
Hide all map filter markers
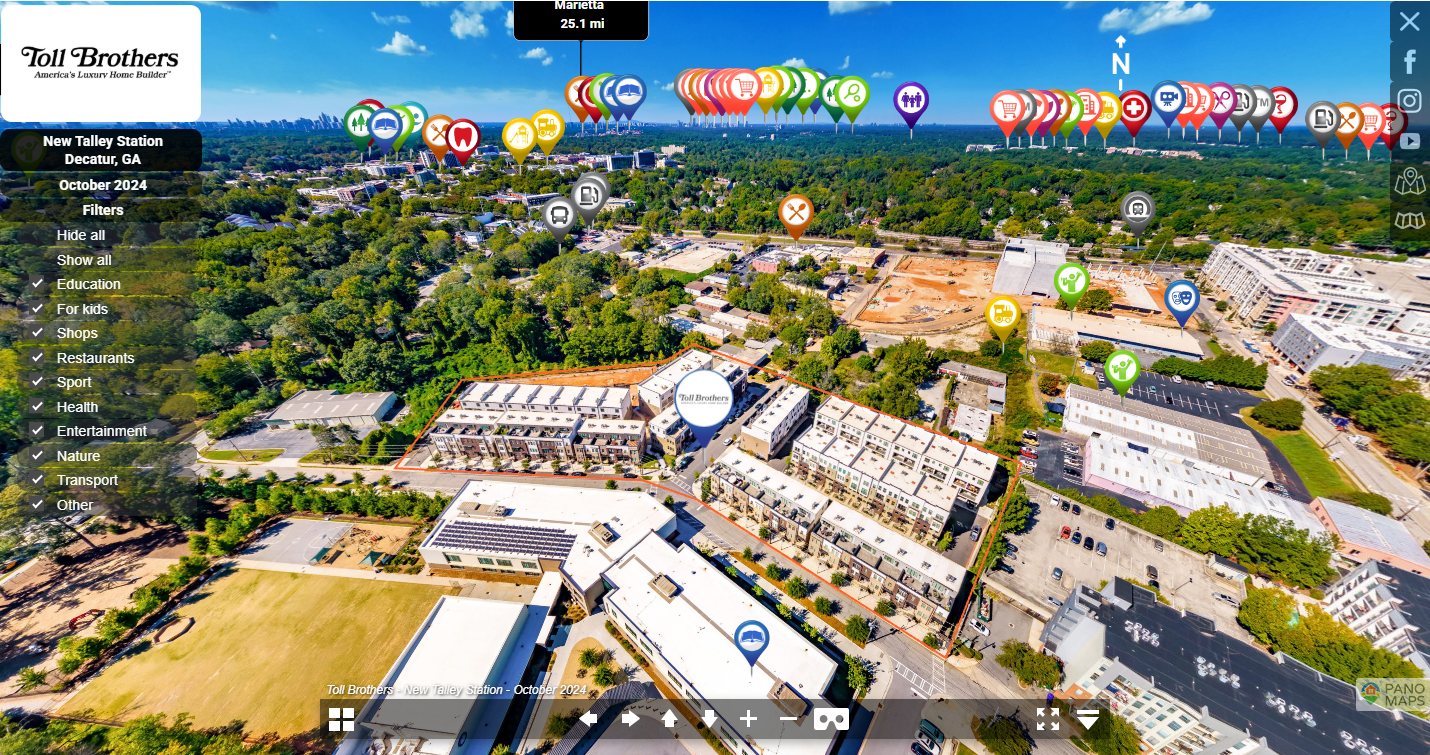pyautogui.click(x=81, y=235)
